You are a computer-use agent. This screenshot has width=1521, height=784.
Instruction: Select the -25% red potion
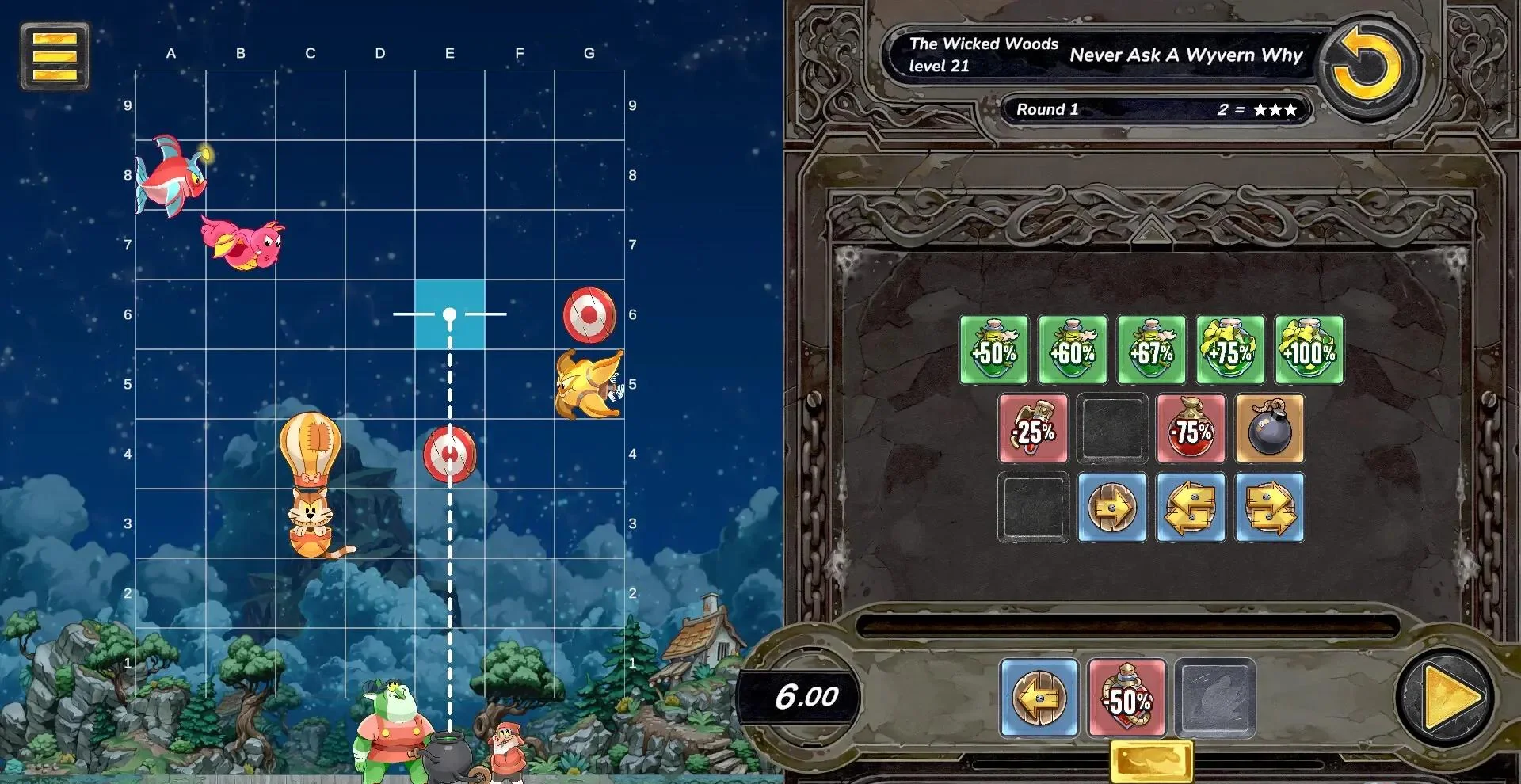tap(1033, 428)
